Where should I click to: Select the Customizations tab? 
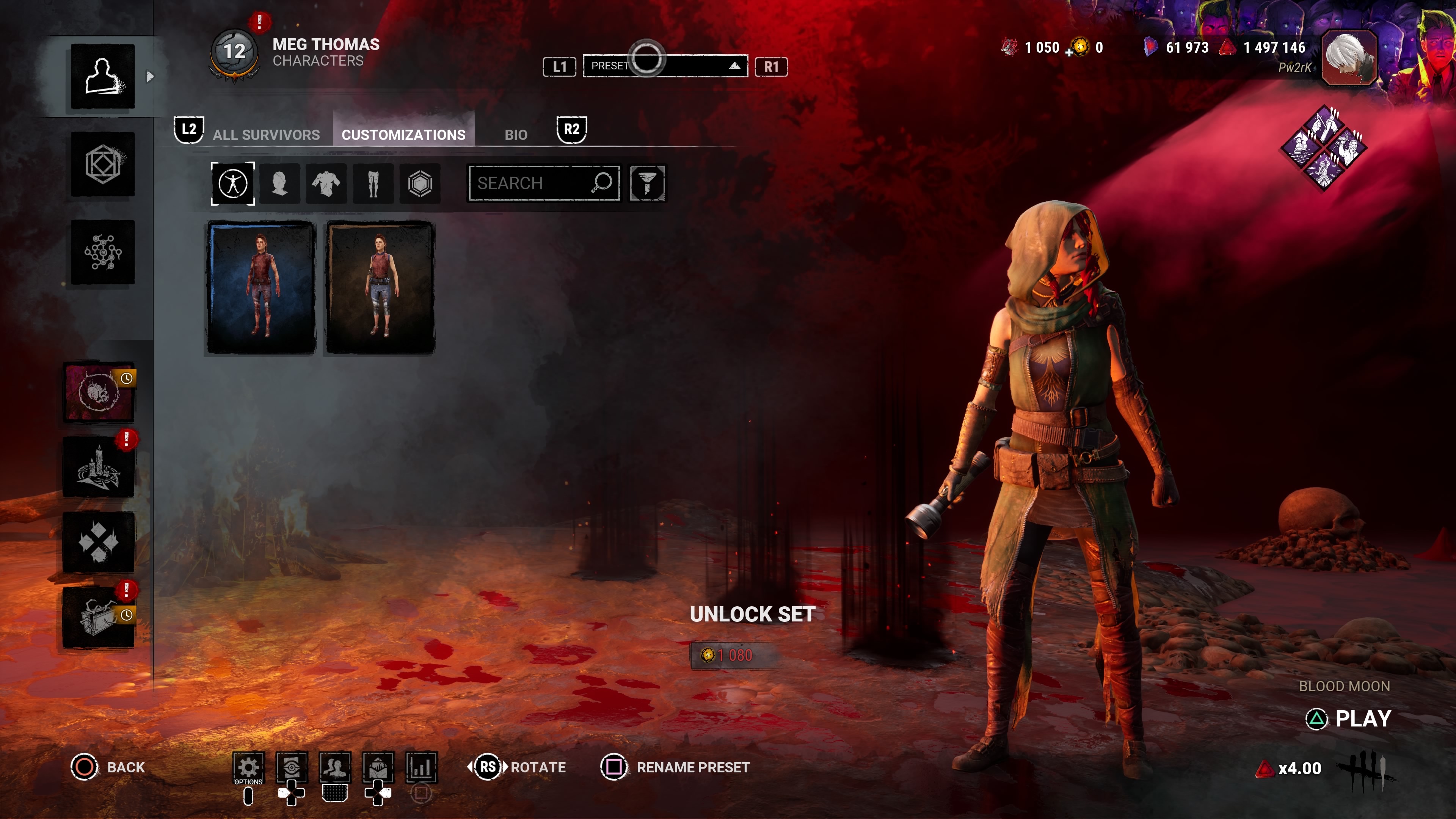(x=403, y=135)
